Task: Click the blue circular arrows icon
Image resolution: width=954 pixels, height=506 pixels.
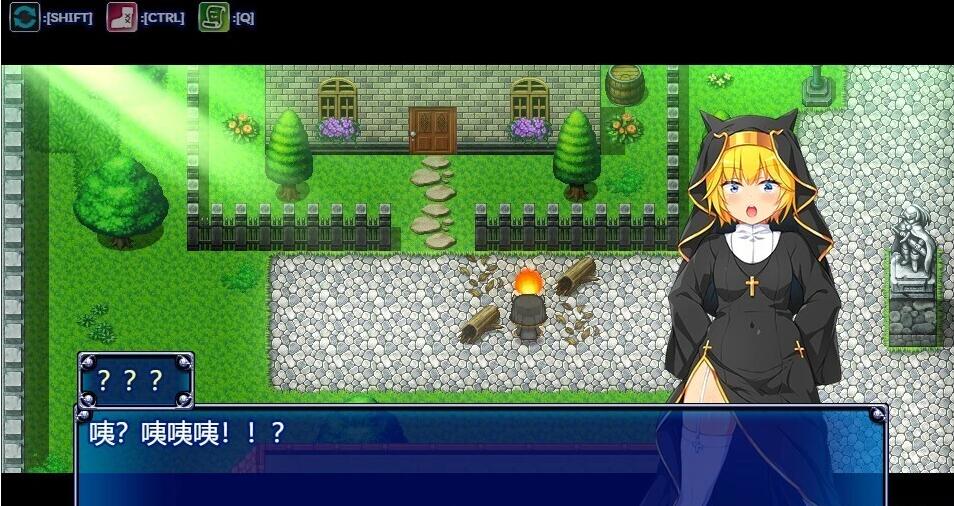Action: pos(24,17)
